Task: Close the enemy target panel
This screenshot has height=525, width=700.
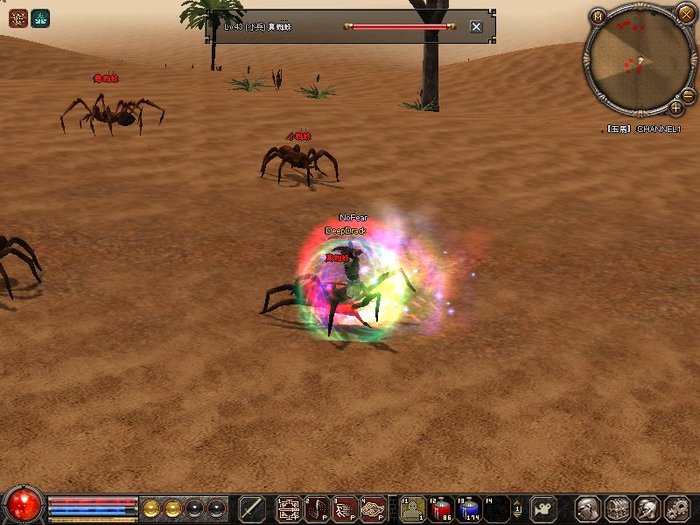Action: point(476,27)
